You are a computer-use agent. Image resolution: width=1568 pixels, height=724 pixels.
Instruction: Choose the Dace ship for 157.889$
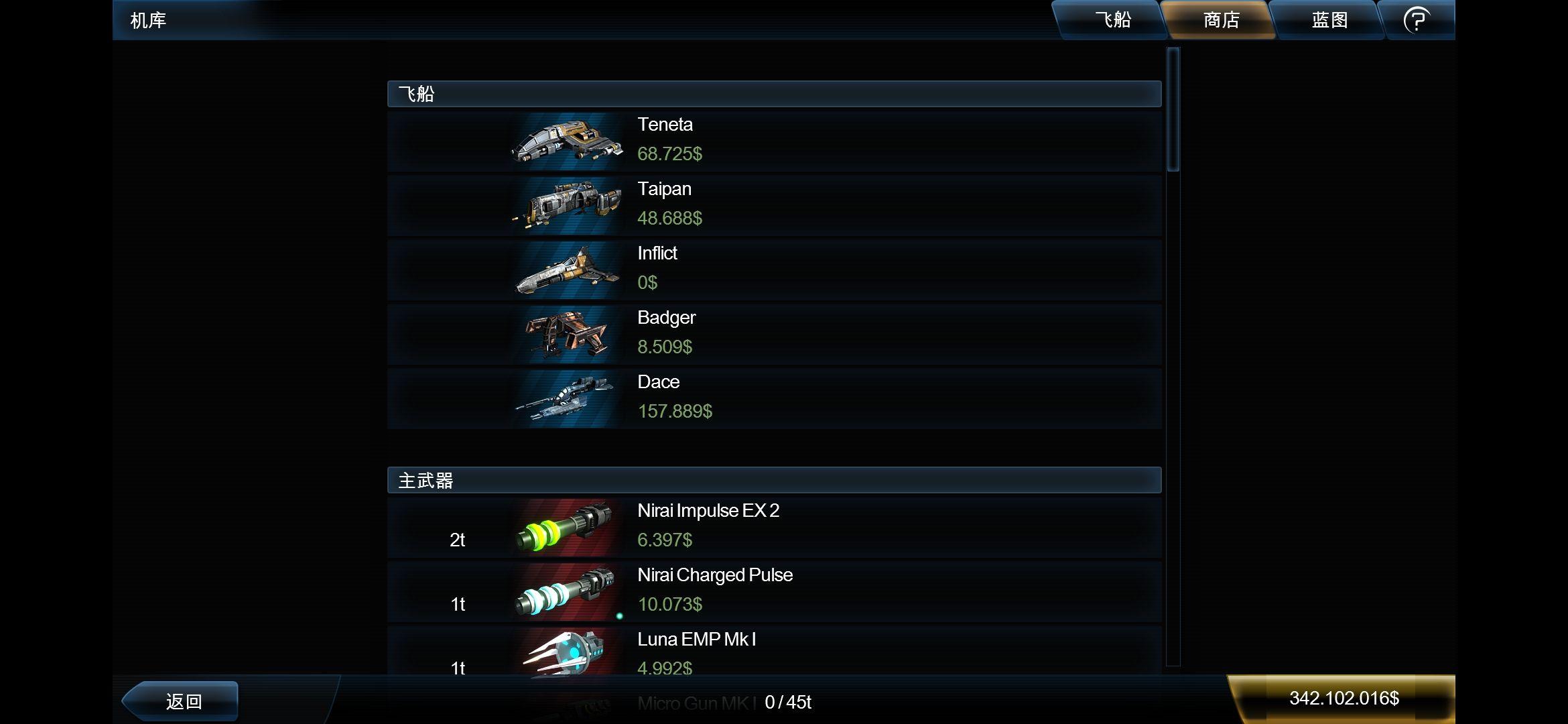(774, 398)
